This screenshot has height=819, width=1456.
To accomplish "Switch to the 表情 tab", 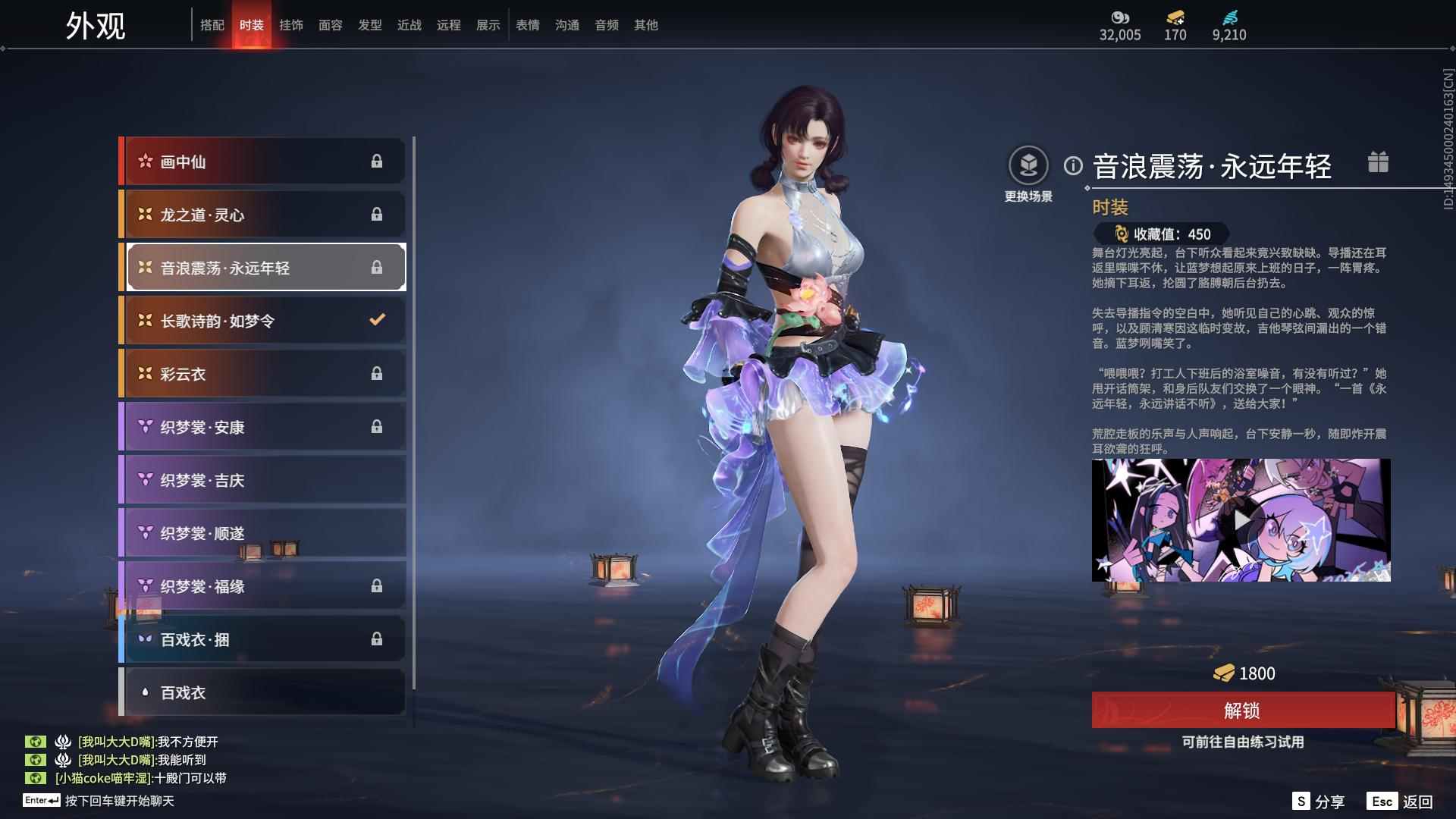I will click(x=527, y=24).
